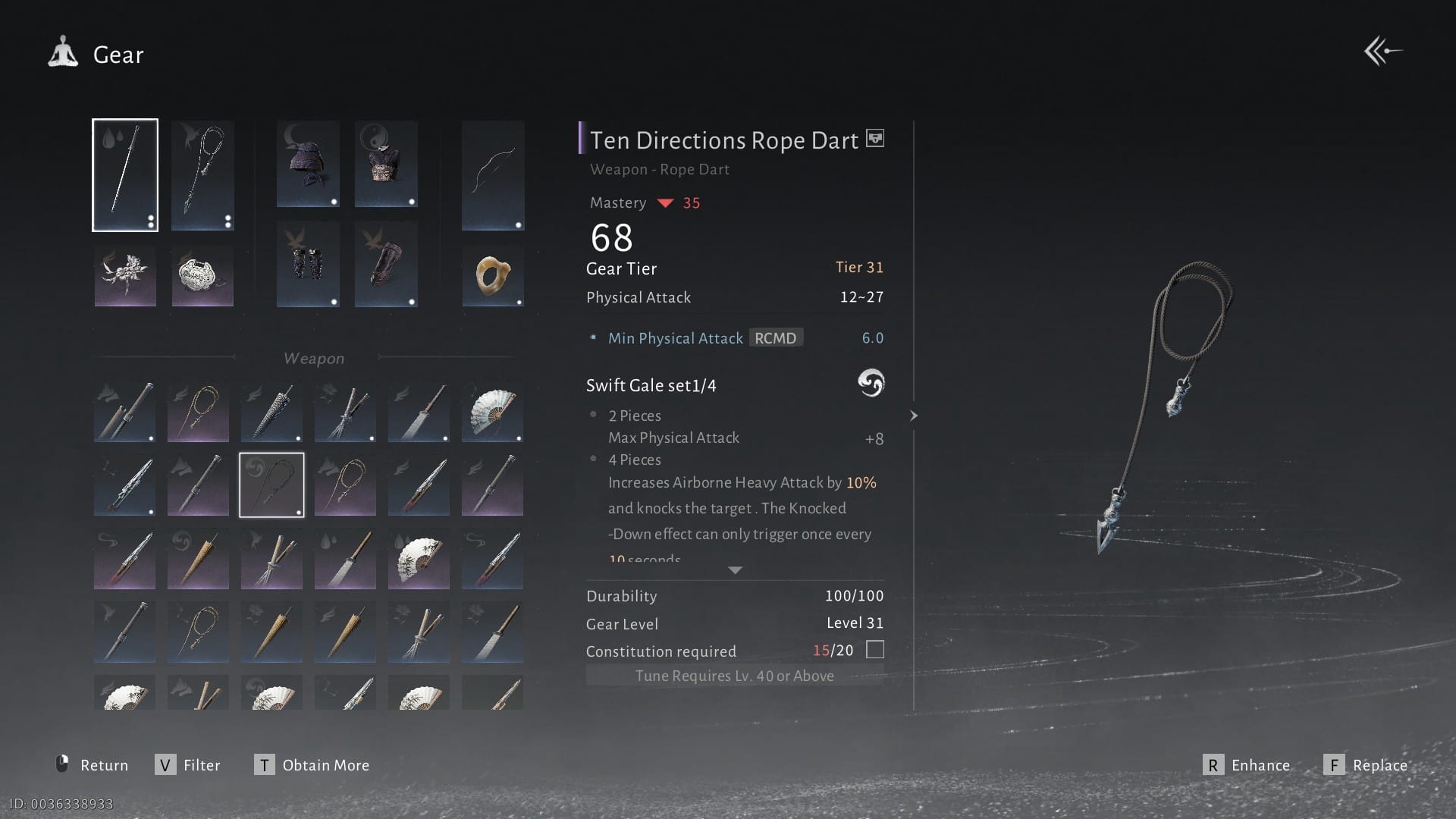1456x819 pixels.
Task: Open the Filter options
Action: pos(188,765)
